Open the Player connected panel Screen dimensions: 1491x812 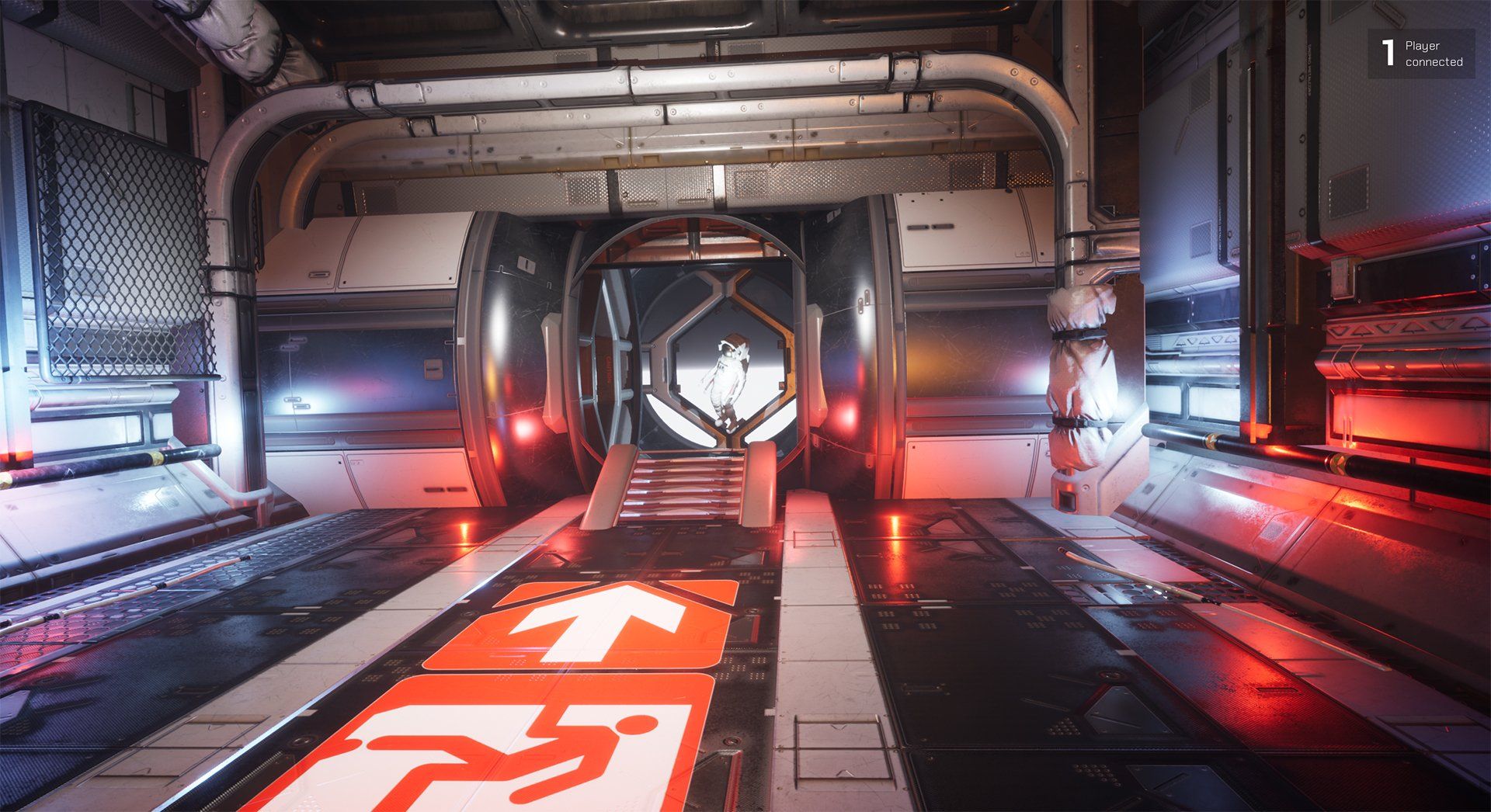[x=1421, y=54]
